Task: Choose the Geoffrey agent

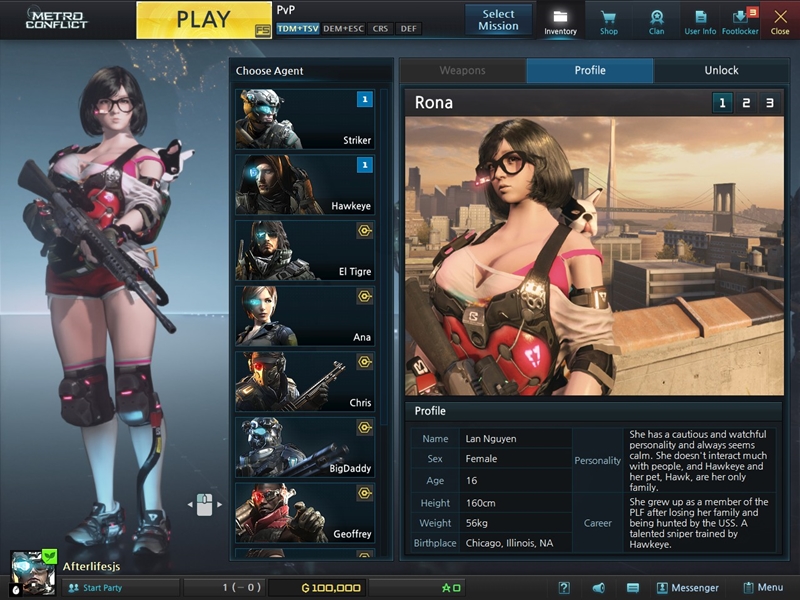Action: (x=304, y=512)
